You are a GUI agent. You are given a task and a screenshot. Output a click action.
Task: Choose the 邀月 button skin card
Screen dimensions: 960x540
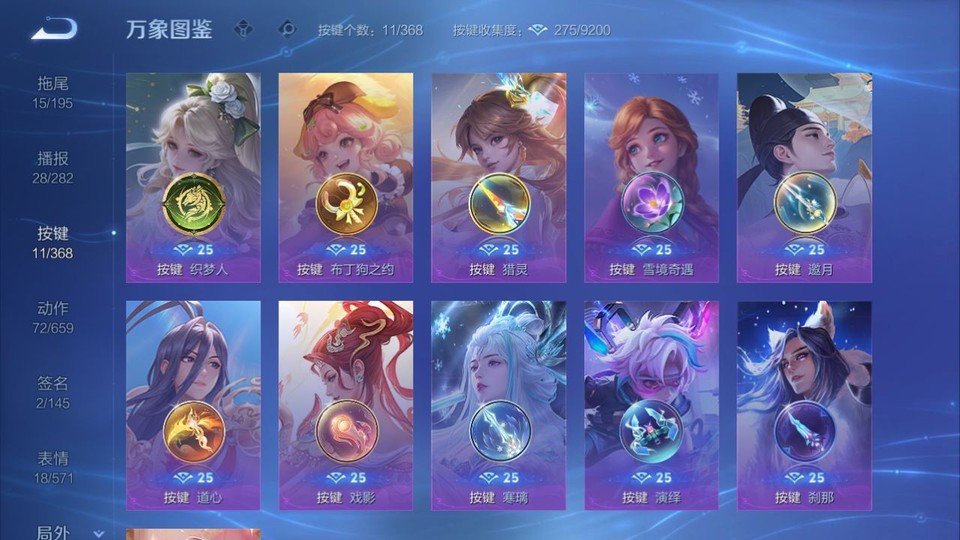804,177
